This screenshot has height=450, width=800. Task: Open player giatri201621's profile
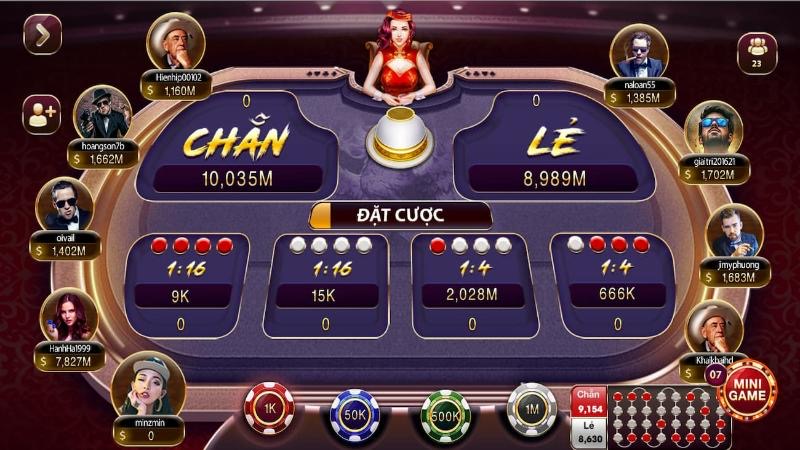pyautogui.click(x=713, y=128)
